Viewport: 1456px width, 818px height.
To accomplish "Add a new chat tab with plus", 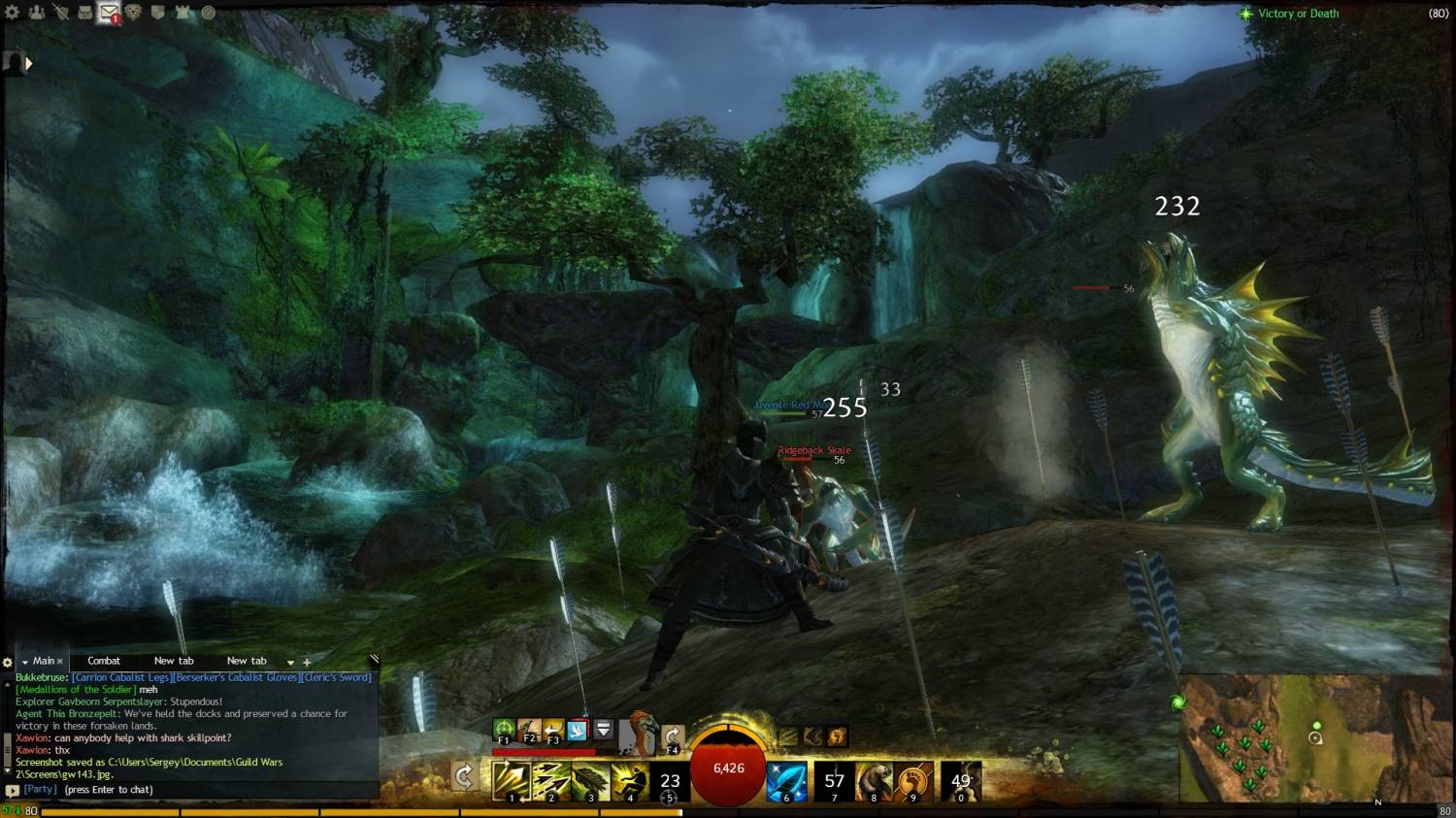I will (307, 662).
